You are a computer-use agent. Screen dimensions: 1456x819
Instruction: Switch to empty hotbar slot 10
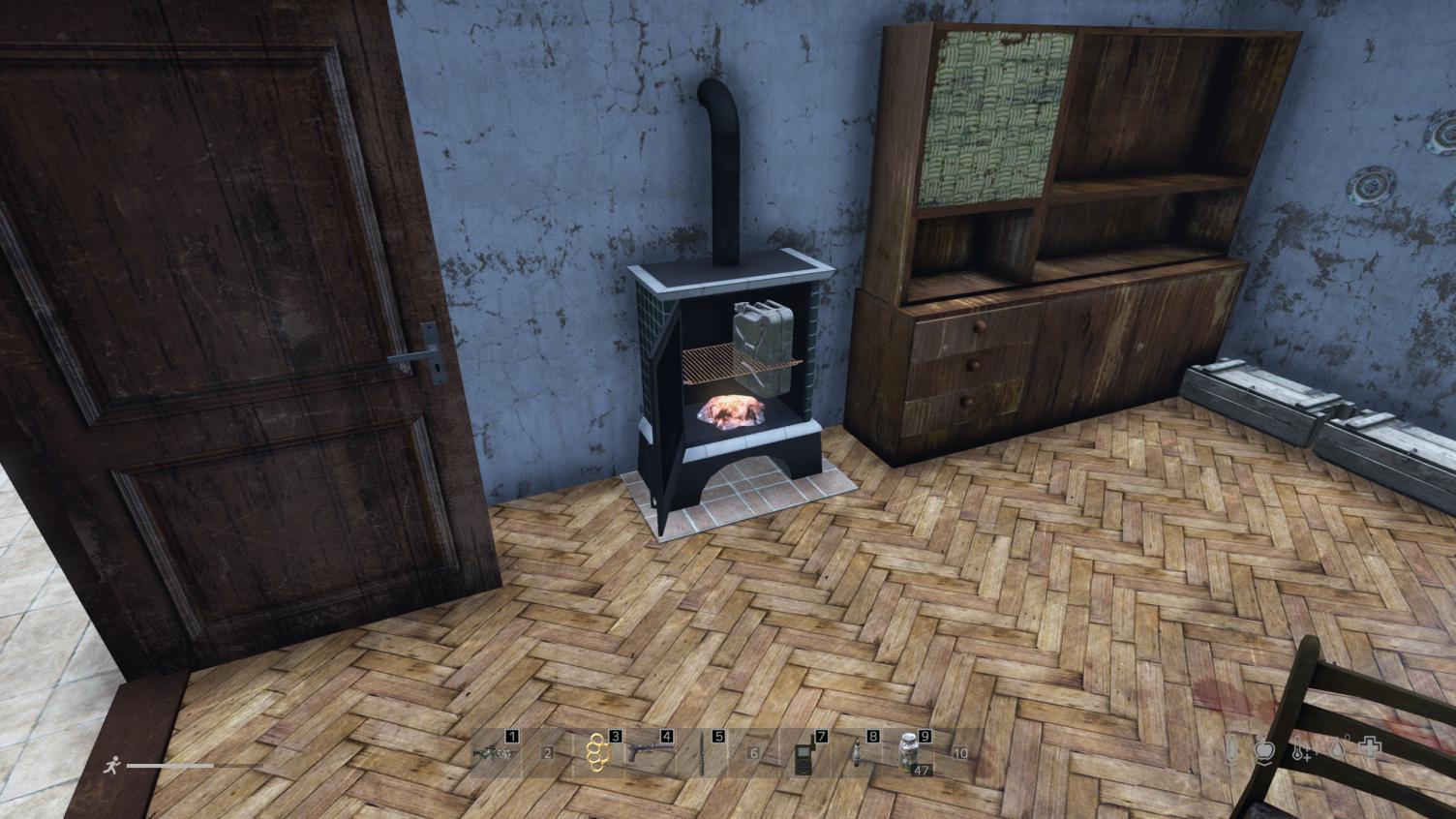click(x=960, y=754)
